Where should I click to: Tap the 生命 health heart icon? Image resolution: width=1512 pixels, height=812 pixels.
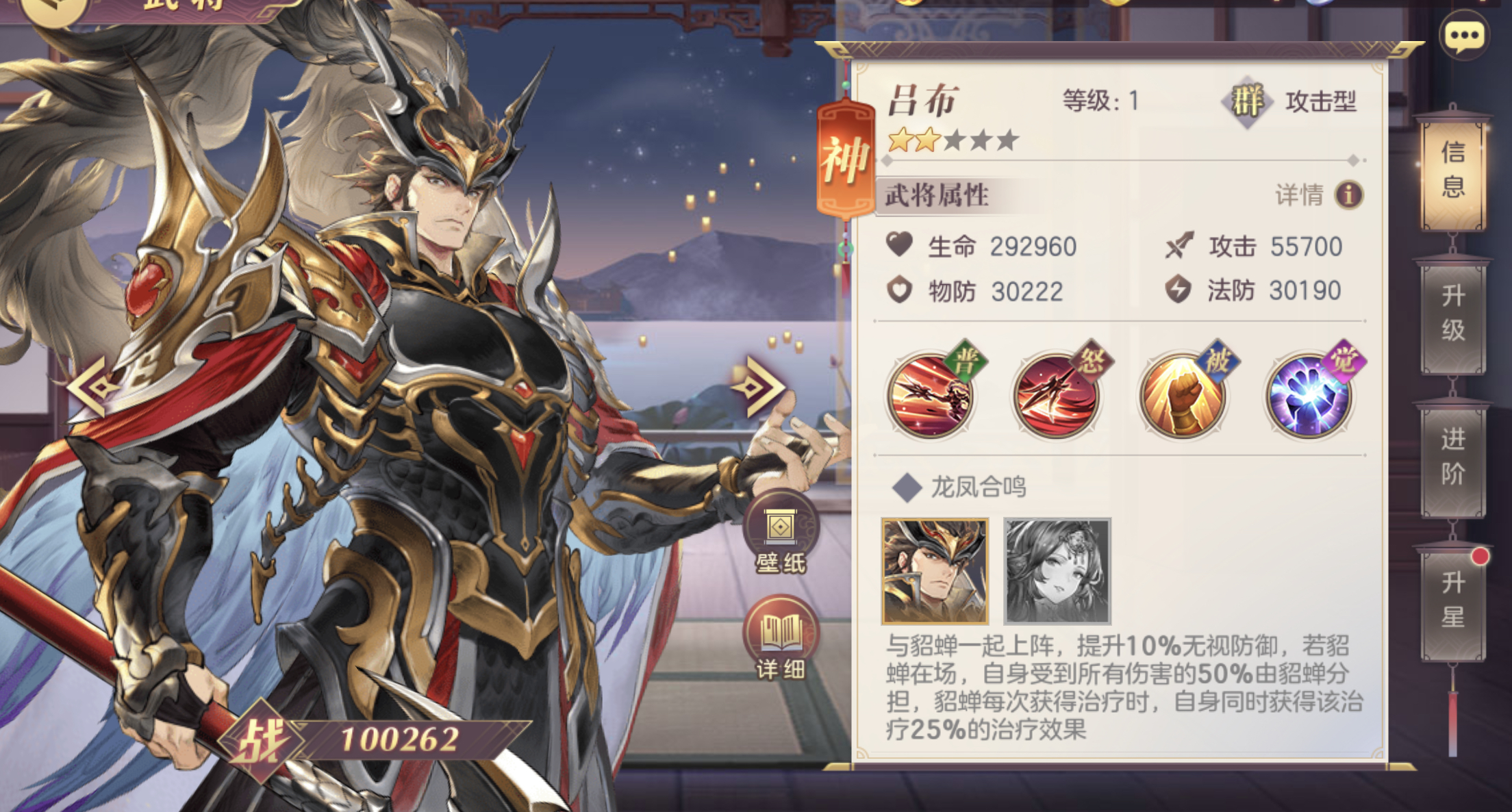coord(900,244)
